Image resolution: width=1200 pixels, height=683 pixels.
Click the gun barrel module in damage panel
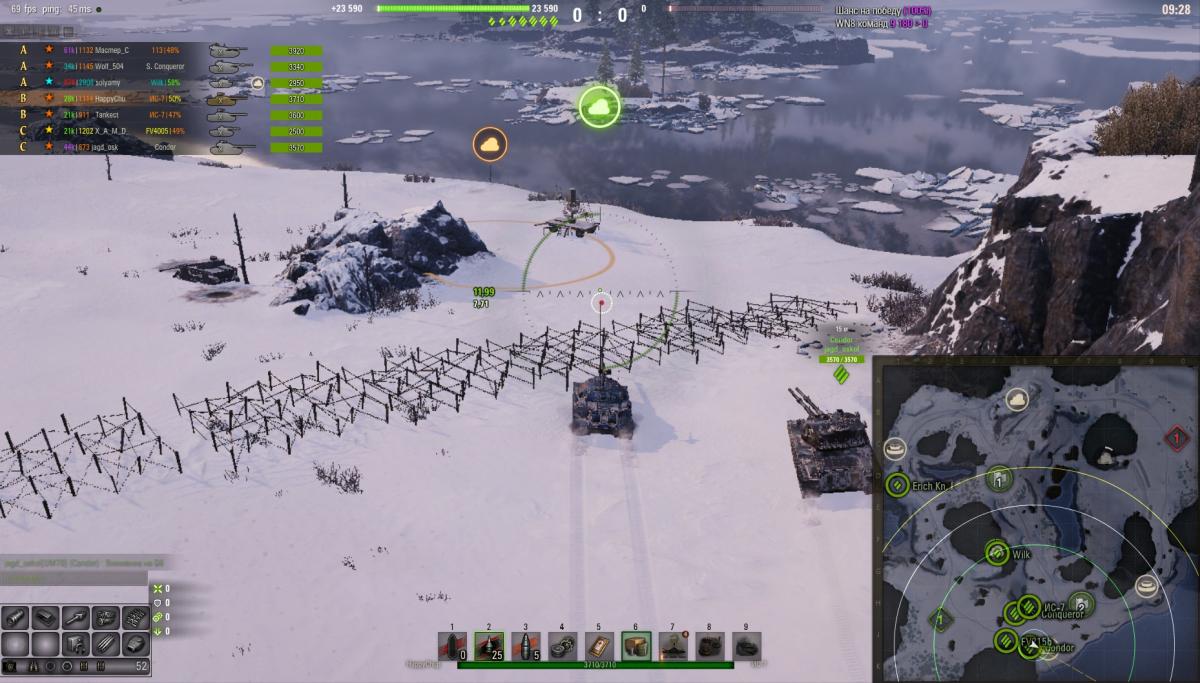pyautogui.click(x=75, y=618)
